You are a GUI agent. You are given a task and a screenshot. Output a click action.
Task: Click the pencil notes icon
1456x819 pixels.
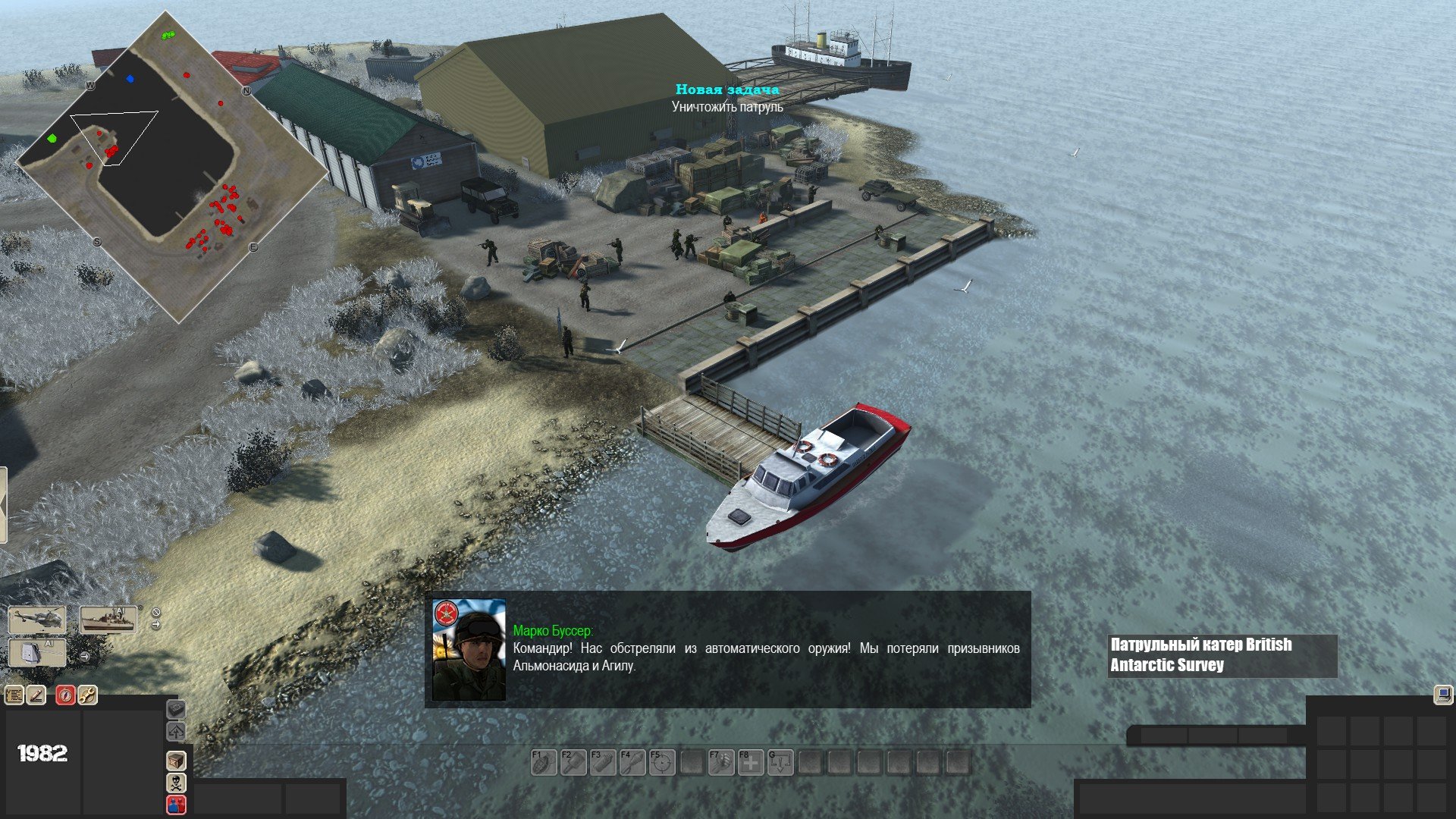pos(36,694)
